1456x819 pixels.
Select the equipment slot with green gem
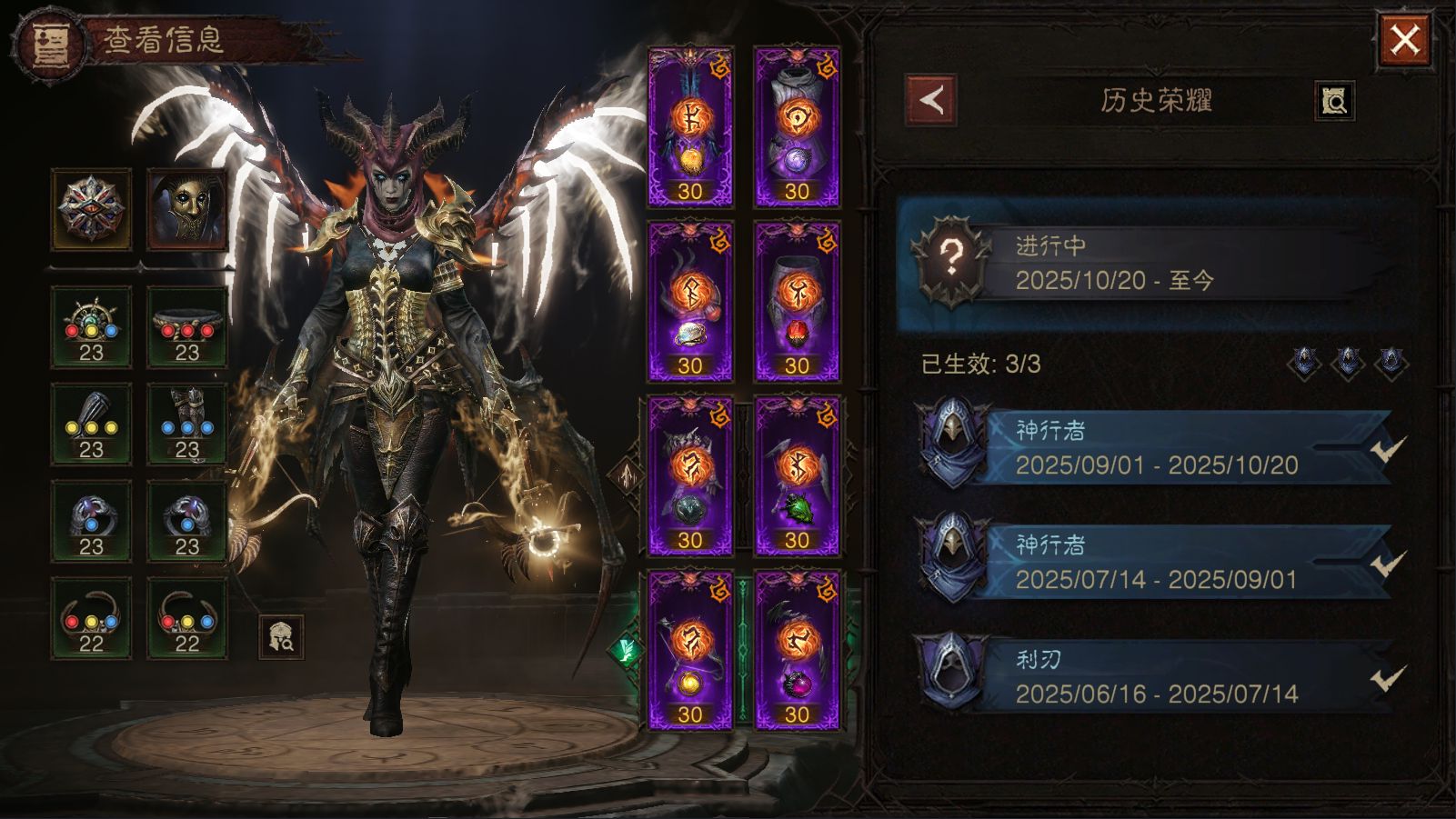(797, 475)
